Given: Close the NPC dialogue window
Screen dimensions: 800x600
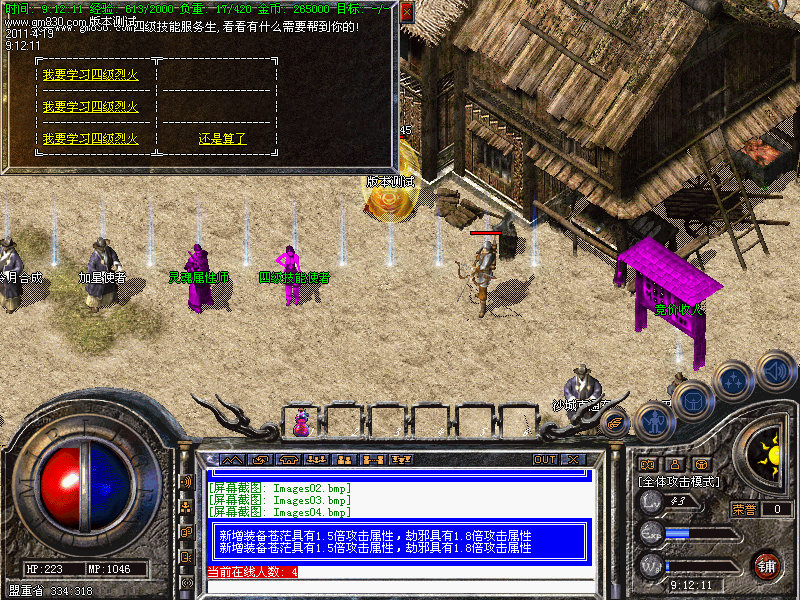Looking at the screenshot, I should coord(405,12).
